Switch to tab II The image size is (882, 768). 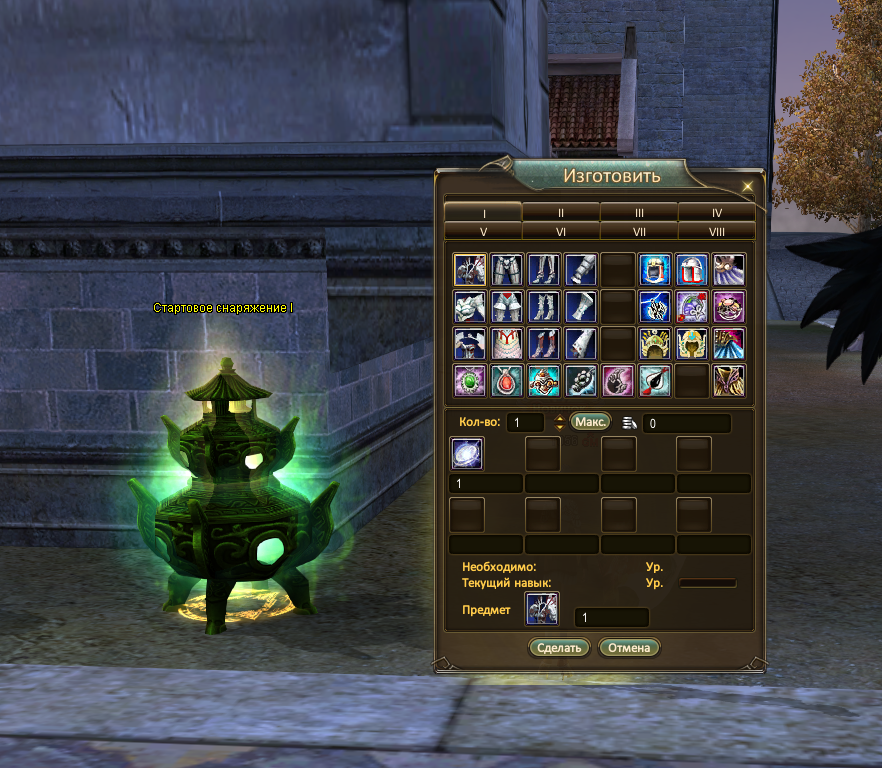[561, 212]
